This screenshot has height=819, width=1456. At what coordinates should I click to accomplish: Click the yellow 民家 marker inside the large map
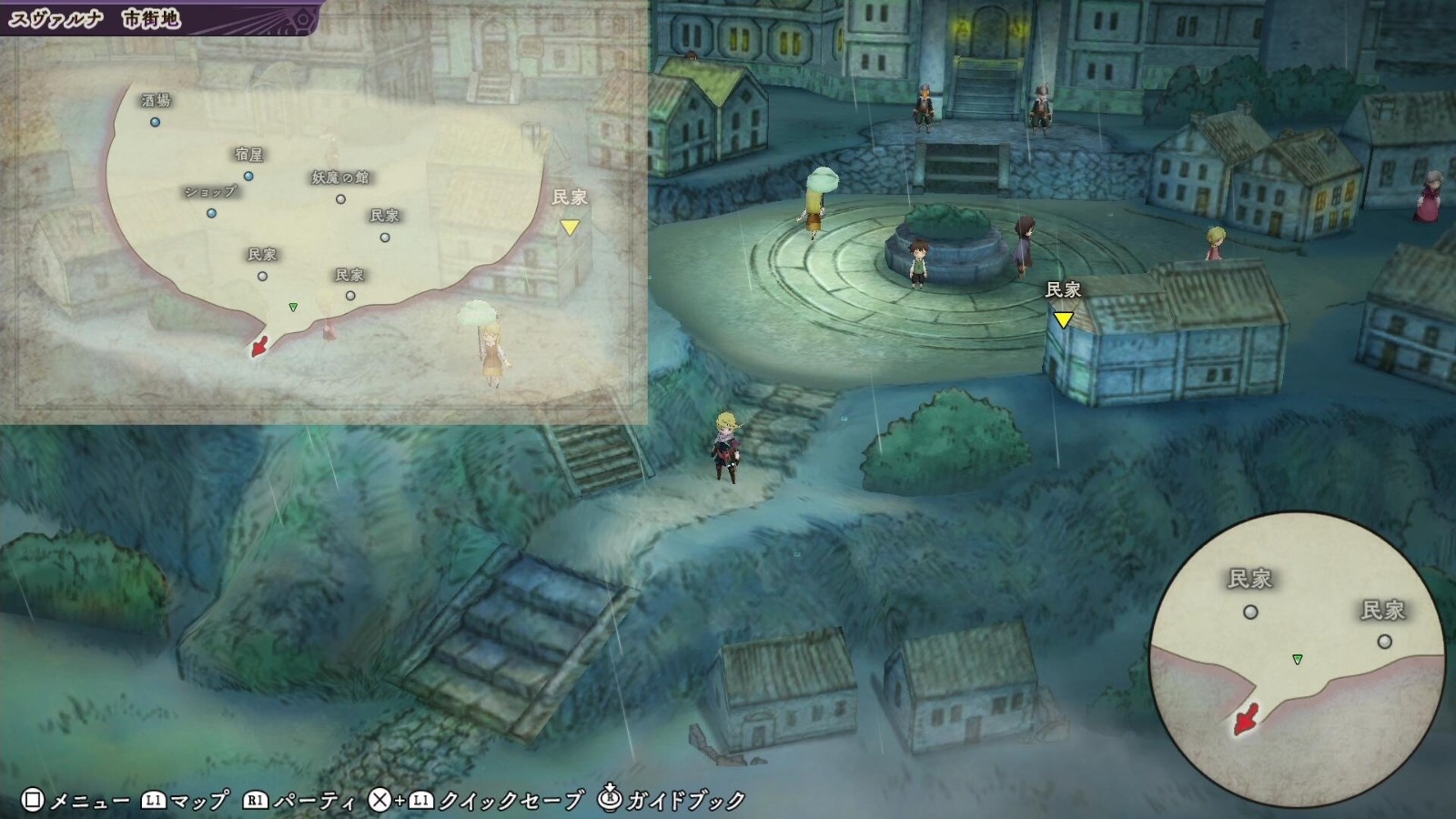pos(571,228)
